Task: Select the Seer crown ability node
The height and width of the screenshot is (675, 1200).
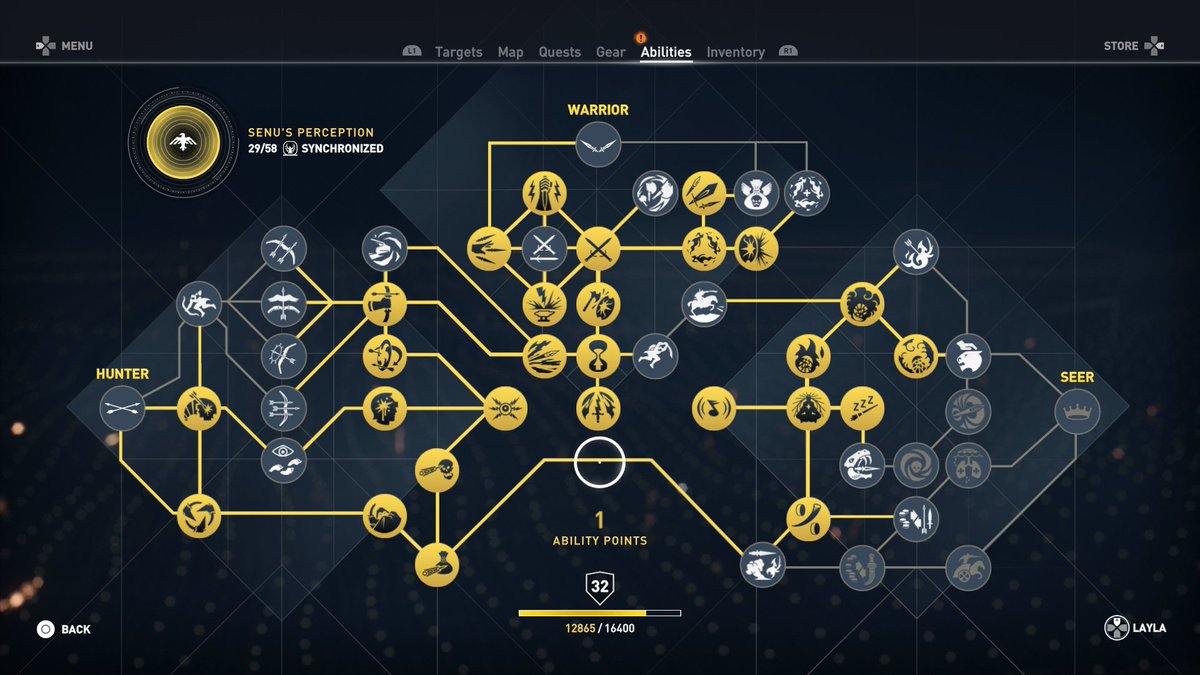Action: pos(1077,410)
